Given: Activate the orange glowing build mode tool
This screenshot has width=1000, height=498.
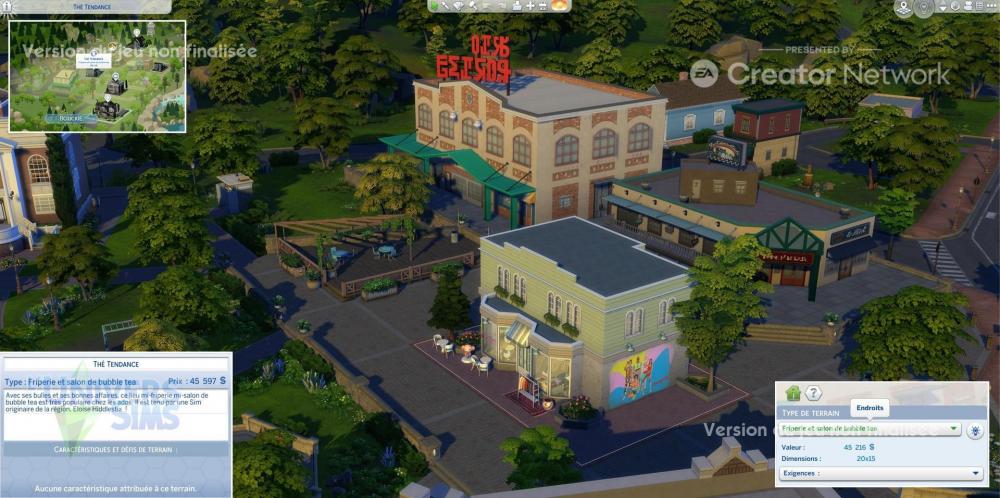Looking at the screenshot, I should point(559,6).
